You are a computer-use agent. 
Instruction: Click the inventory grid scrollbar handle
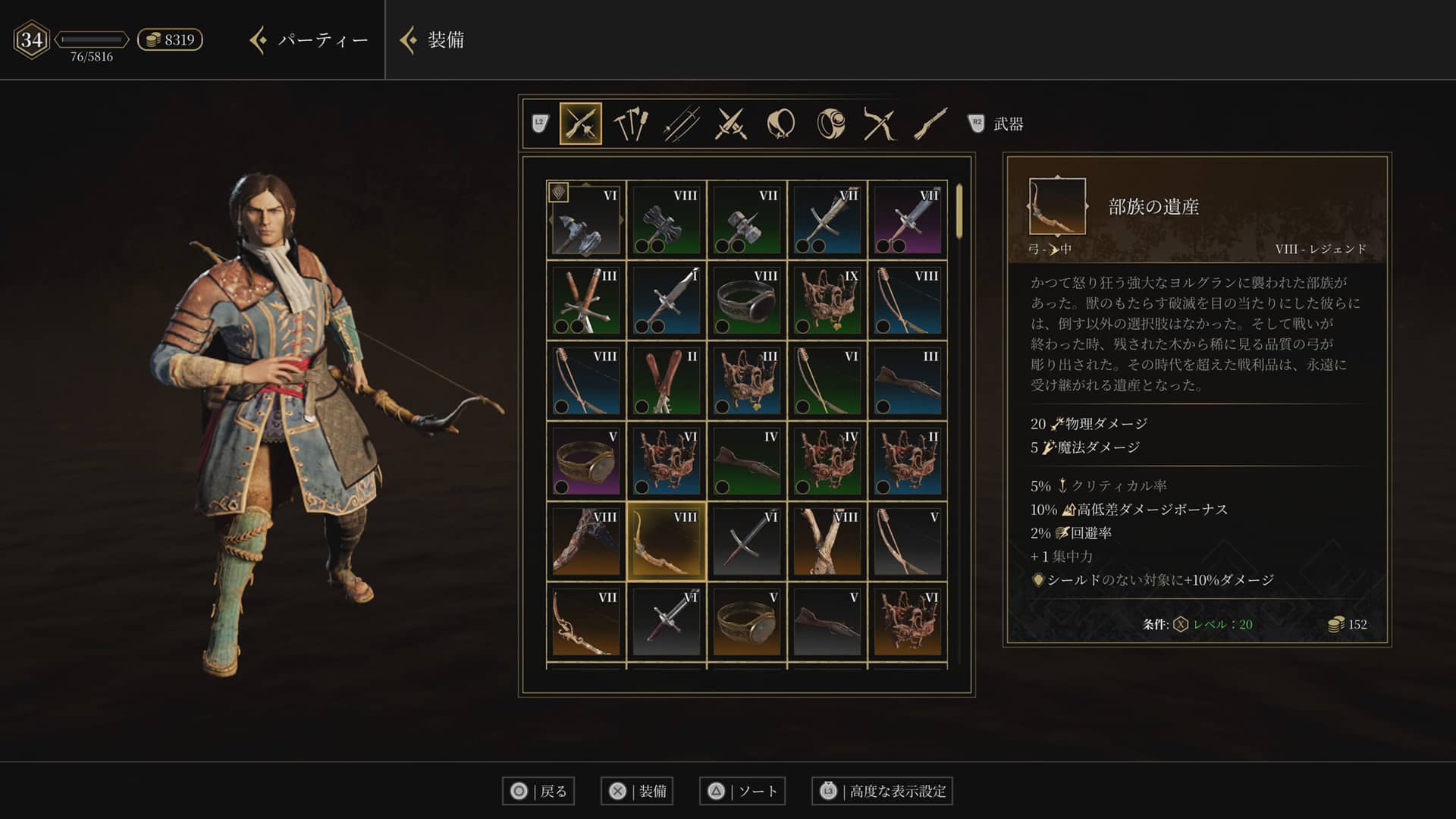tap(959, 212)
